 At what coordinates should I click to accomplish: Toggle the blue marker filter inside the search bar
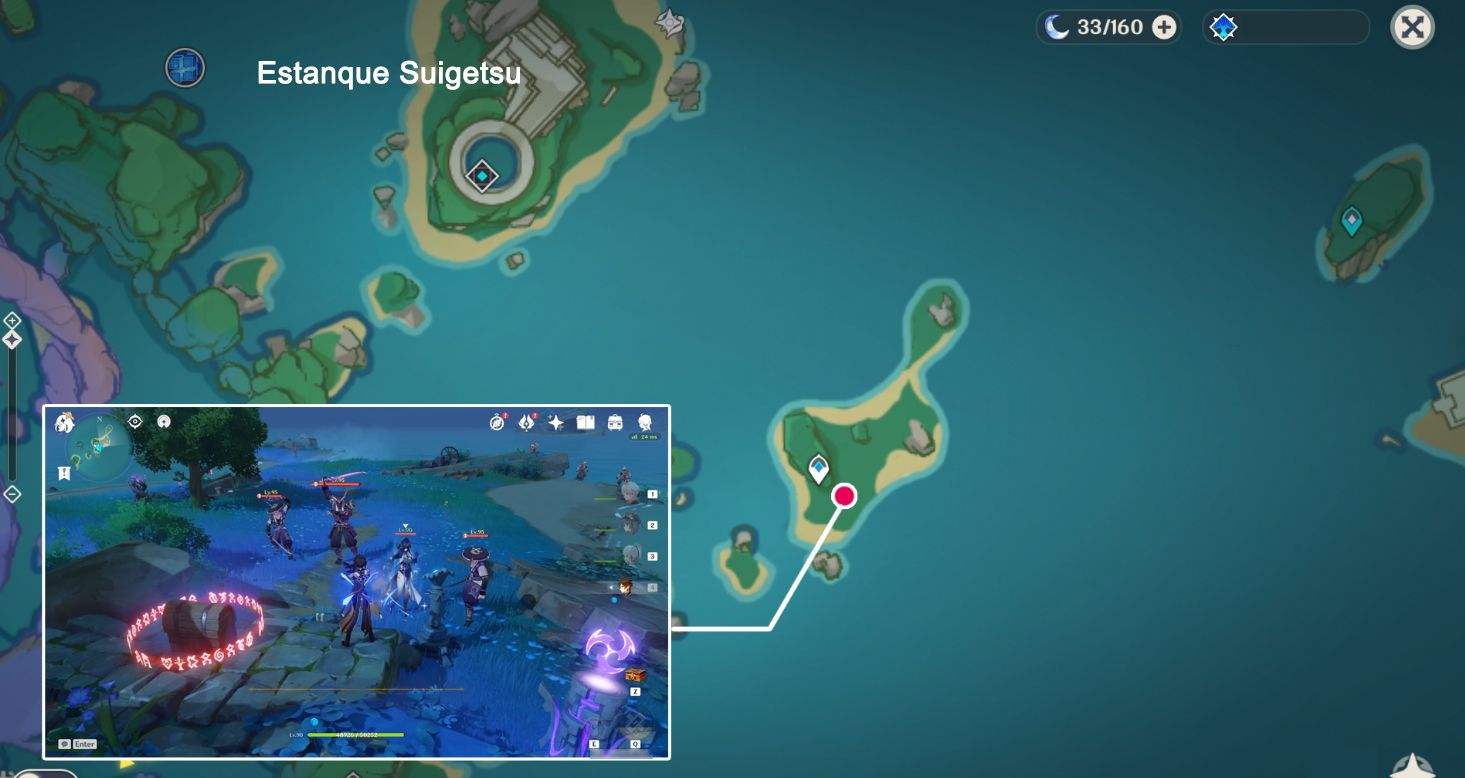coord(1224,27)
